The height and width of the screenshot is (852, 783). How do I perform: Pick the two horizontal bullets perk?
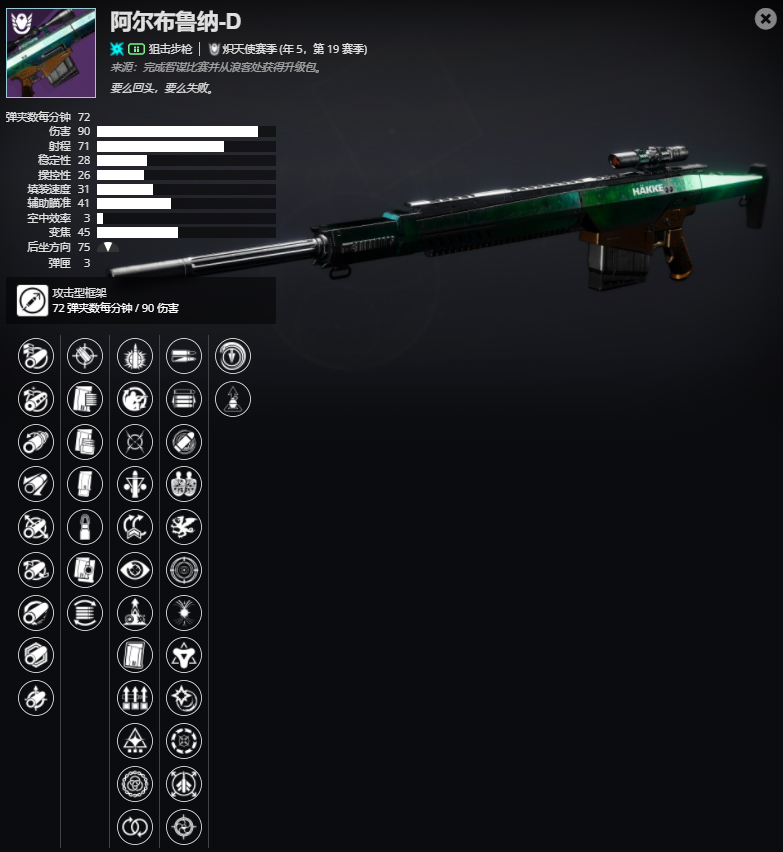(x=184, y=356)
